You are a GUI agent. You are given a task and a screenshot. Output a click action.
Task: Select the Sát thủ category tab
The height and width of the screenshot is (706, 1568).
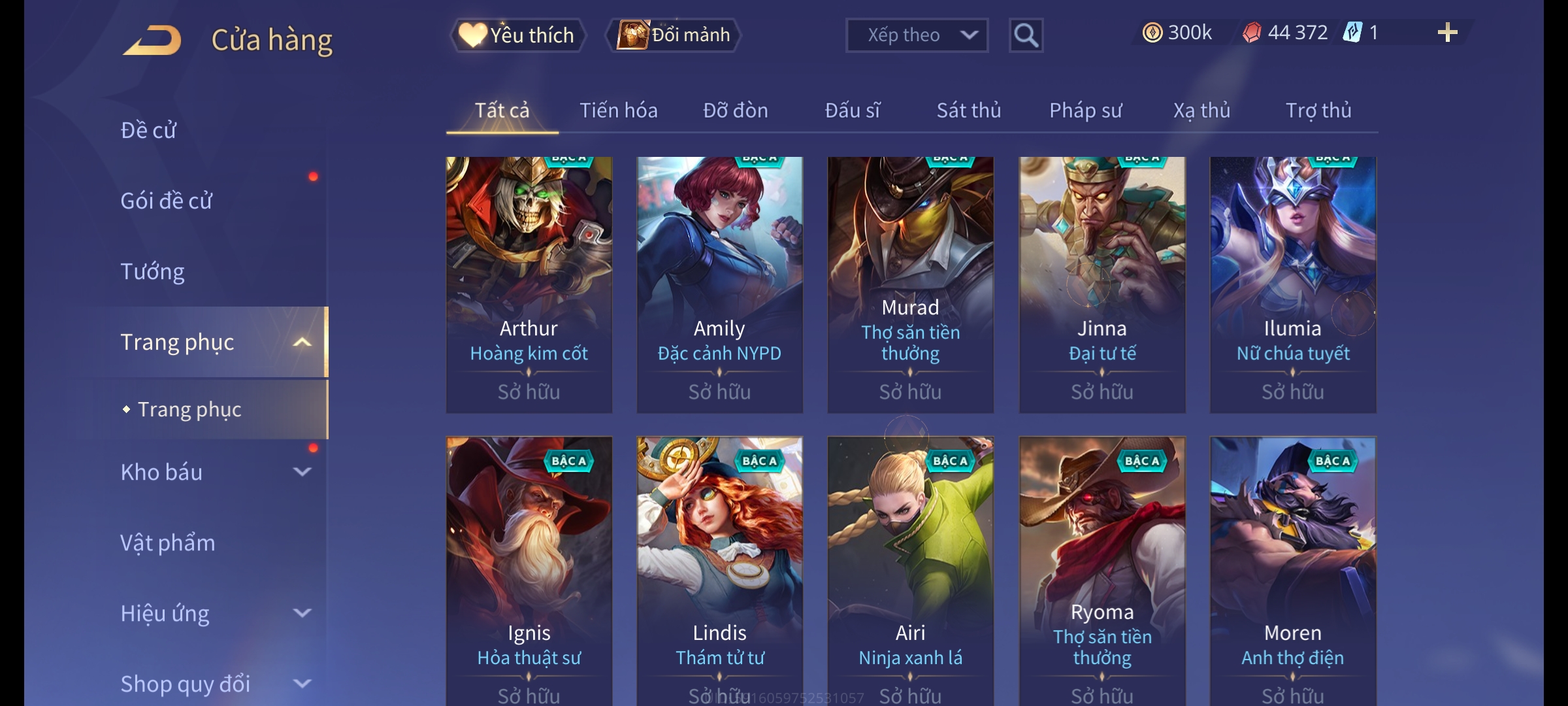pyautogui.click(x=968, y=110)
